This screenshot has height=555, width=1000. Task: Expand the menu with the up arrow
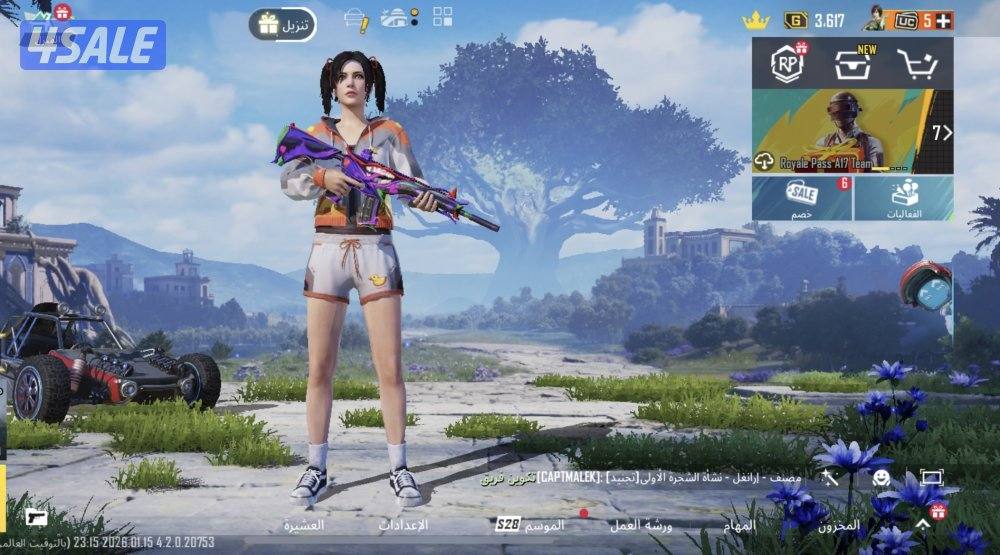pyautogui.click(x=922, y=525)
